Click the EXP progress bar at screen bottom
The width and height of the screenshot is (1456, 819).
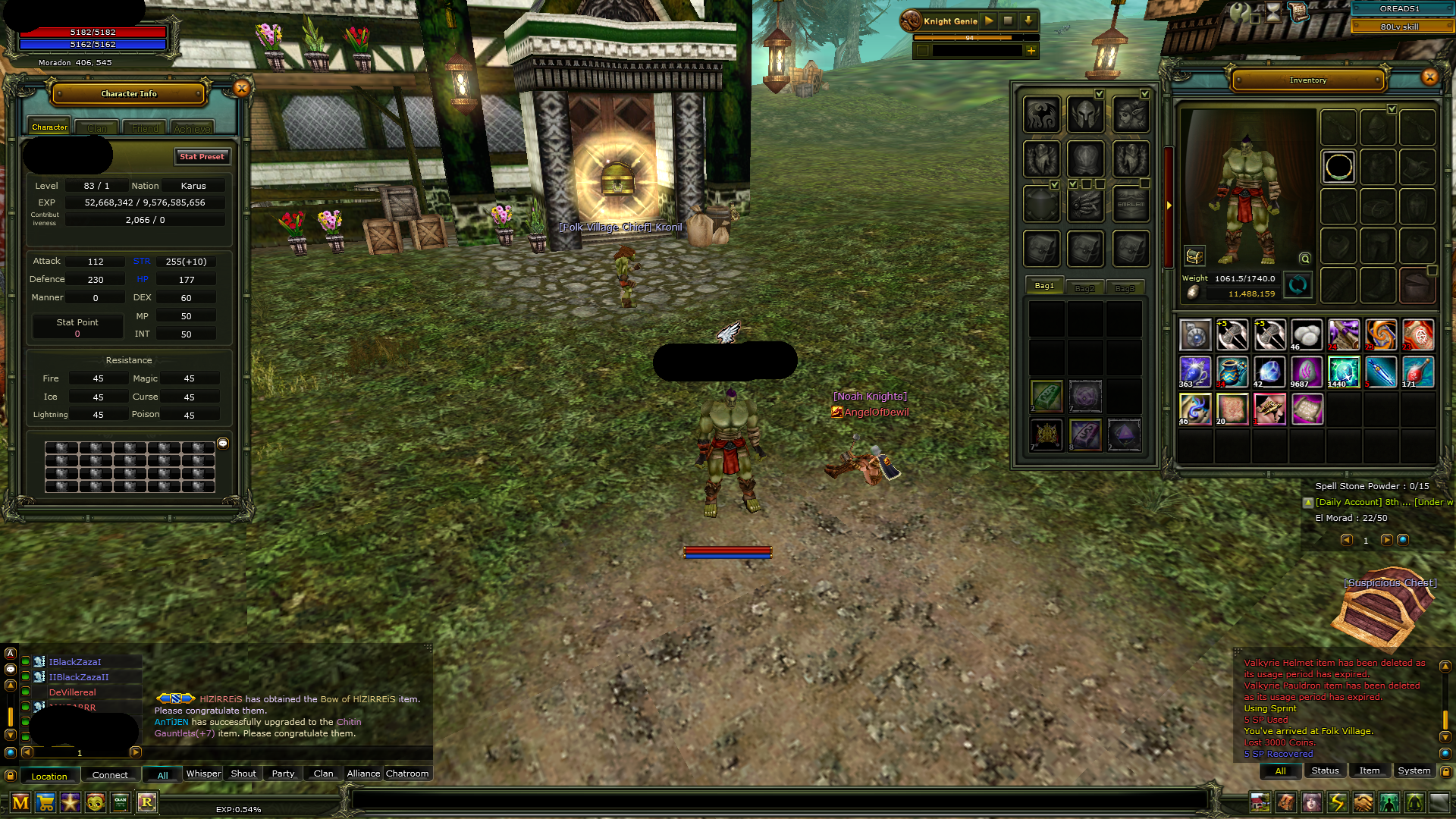tap(239, 809)
